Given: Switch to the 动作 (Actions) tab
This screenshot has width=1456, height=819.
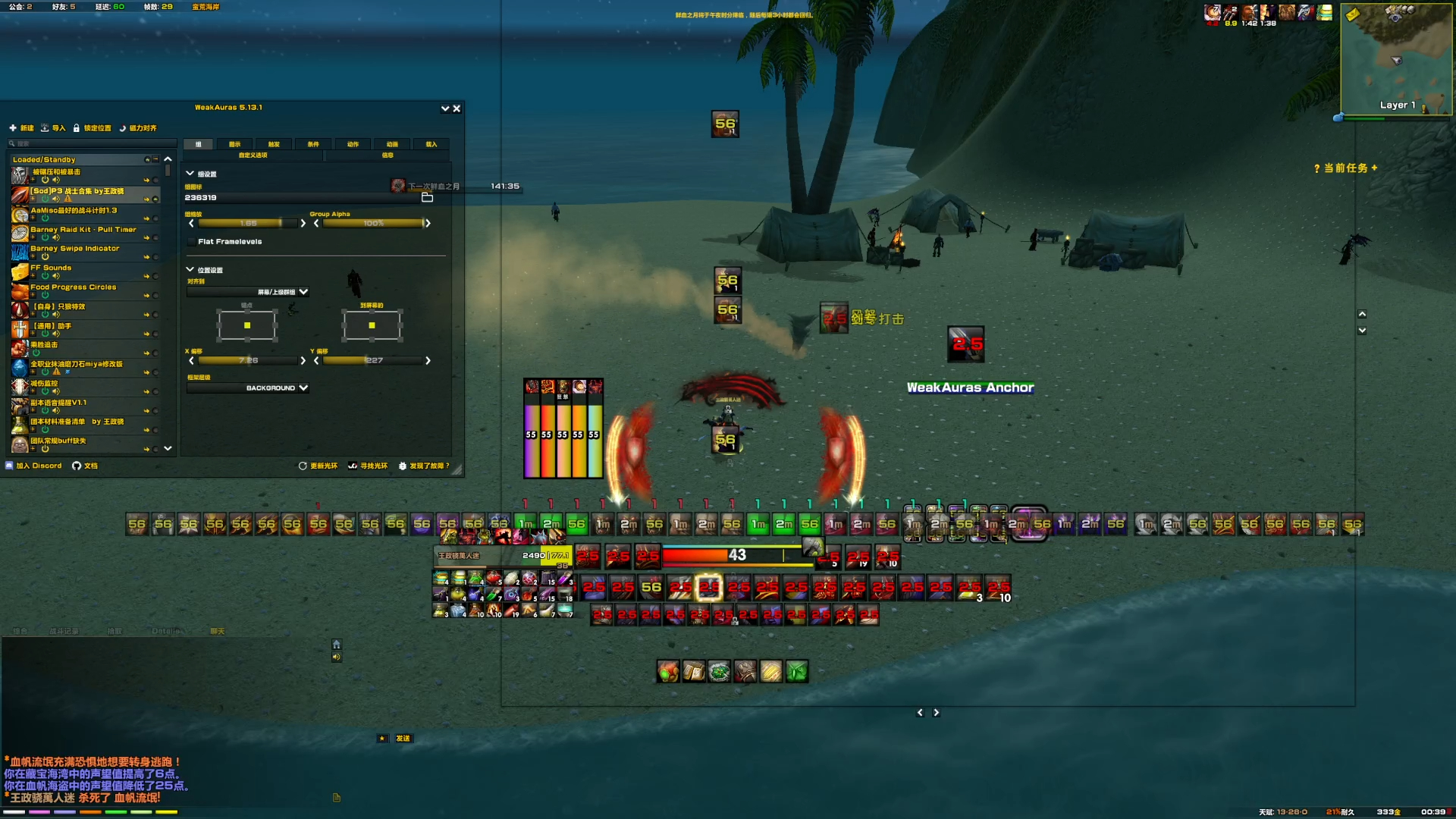Looking at the screenshot, I should 353,144.
